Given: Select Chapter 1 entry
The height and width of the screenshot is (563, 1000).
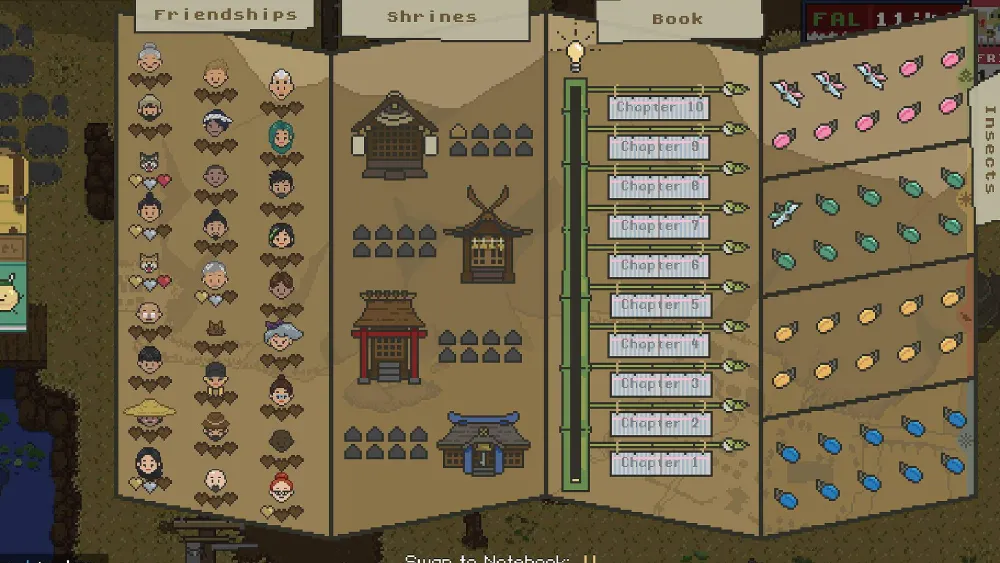Looking at the screenshot, I should (x=660, y=463).
